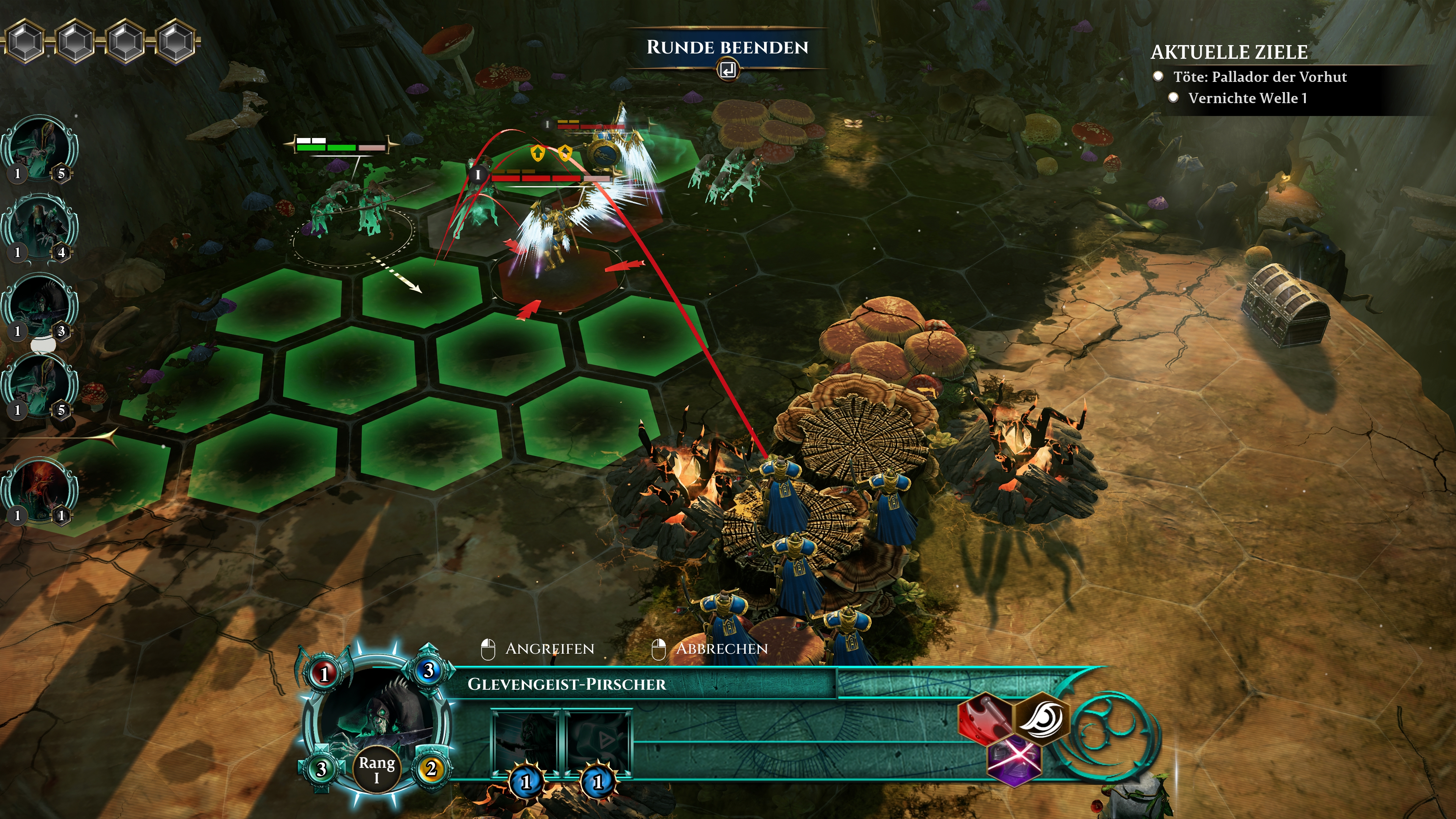The height and width of the screenshot is (819, 1456).
Task: End the round with Runde Beenden
Action: tap(728, 48)
